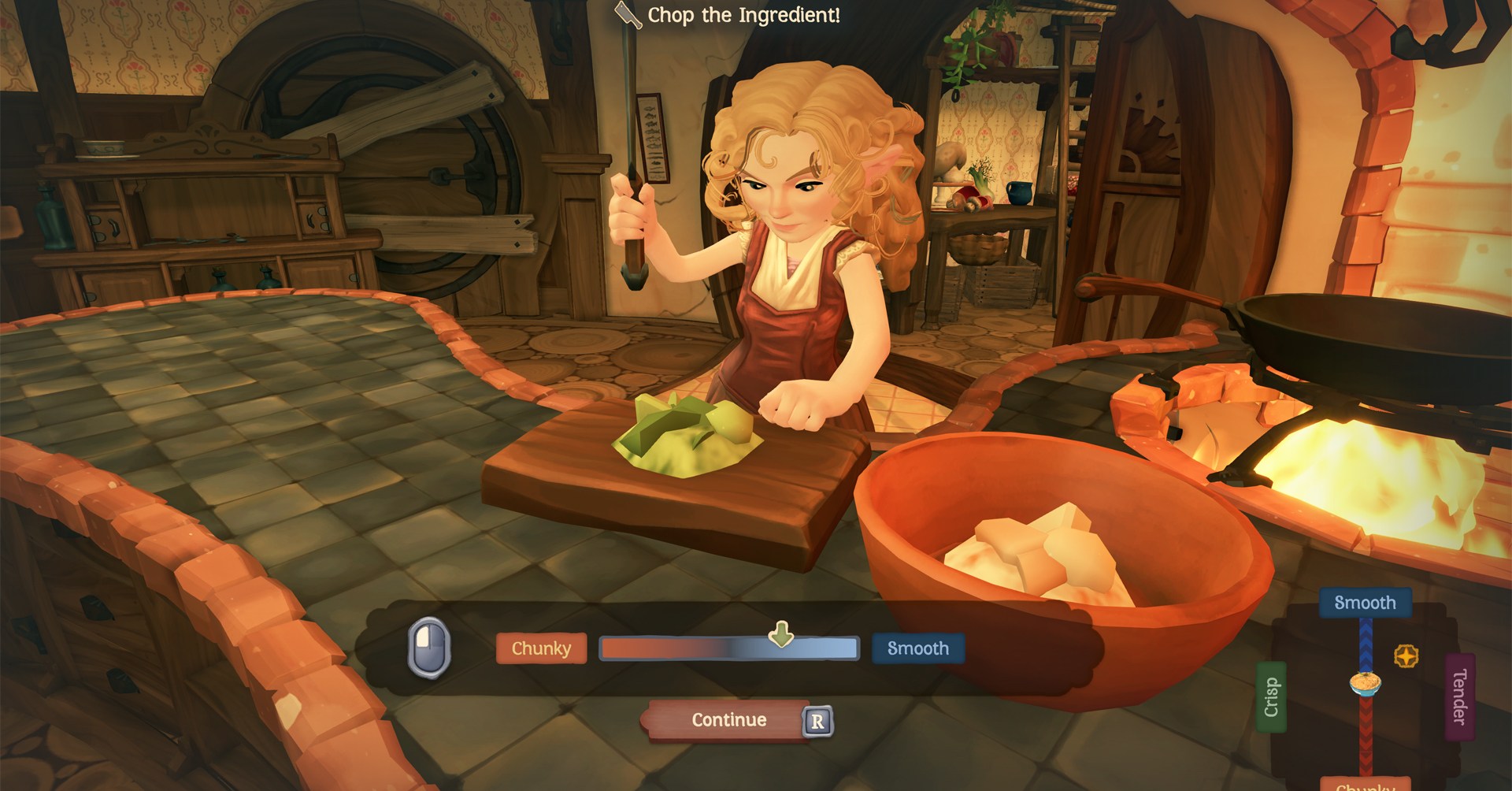Select the orange Chunky label beside the meter
This screenshot has width=1512, height=791.
(x=541, y=648)
